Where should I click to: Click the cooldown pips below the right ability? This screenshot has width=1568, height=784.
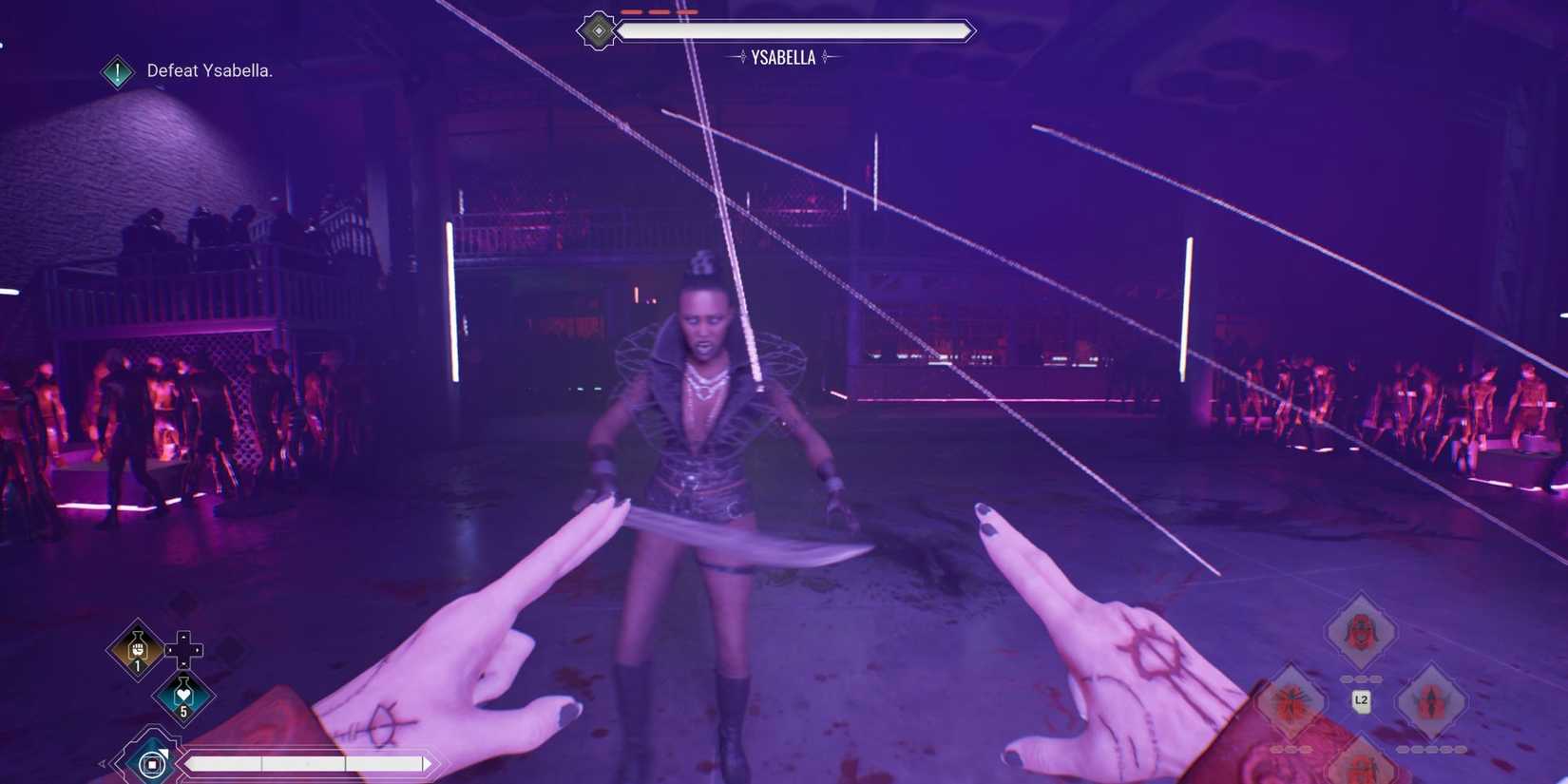[x=1430, y=750]
